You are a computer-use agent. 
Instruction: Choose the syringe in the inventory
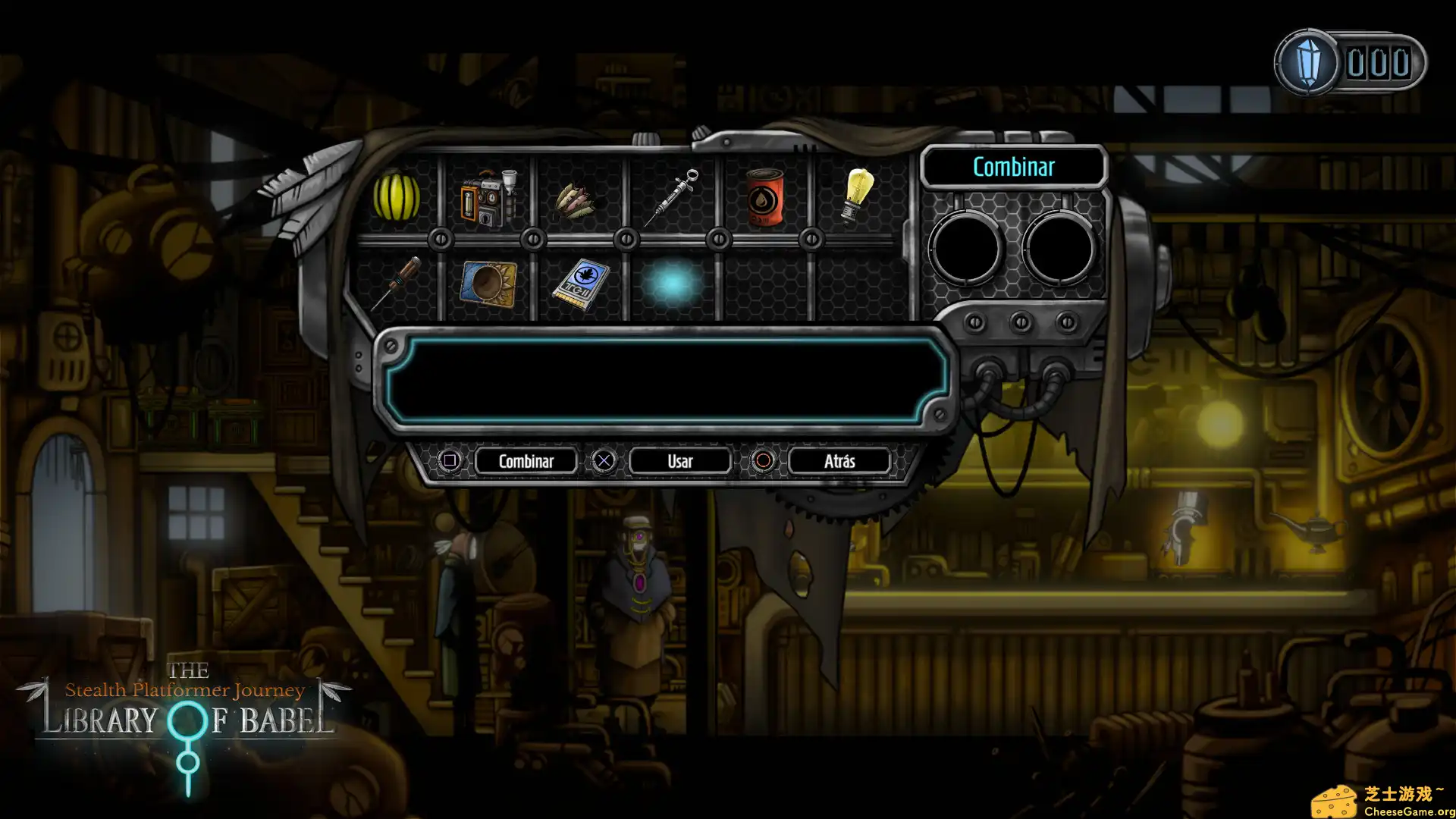[672, 197]
